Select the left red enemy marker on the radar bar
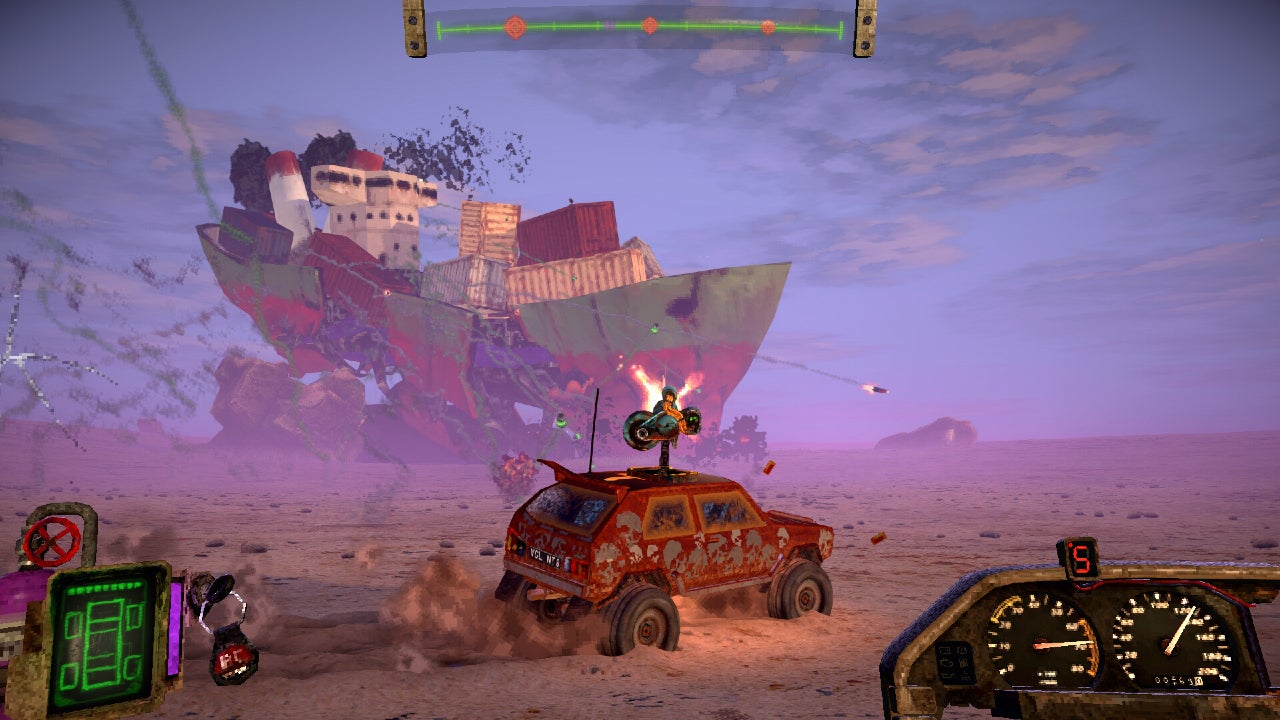 pos(514,27)
